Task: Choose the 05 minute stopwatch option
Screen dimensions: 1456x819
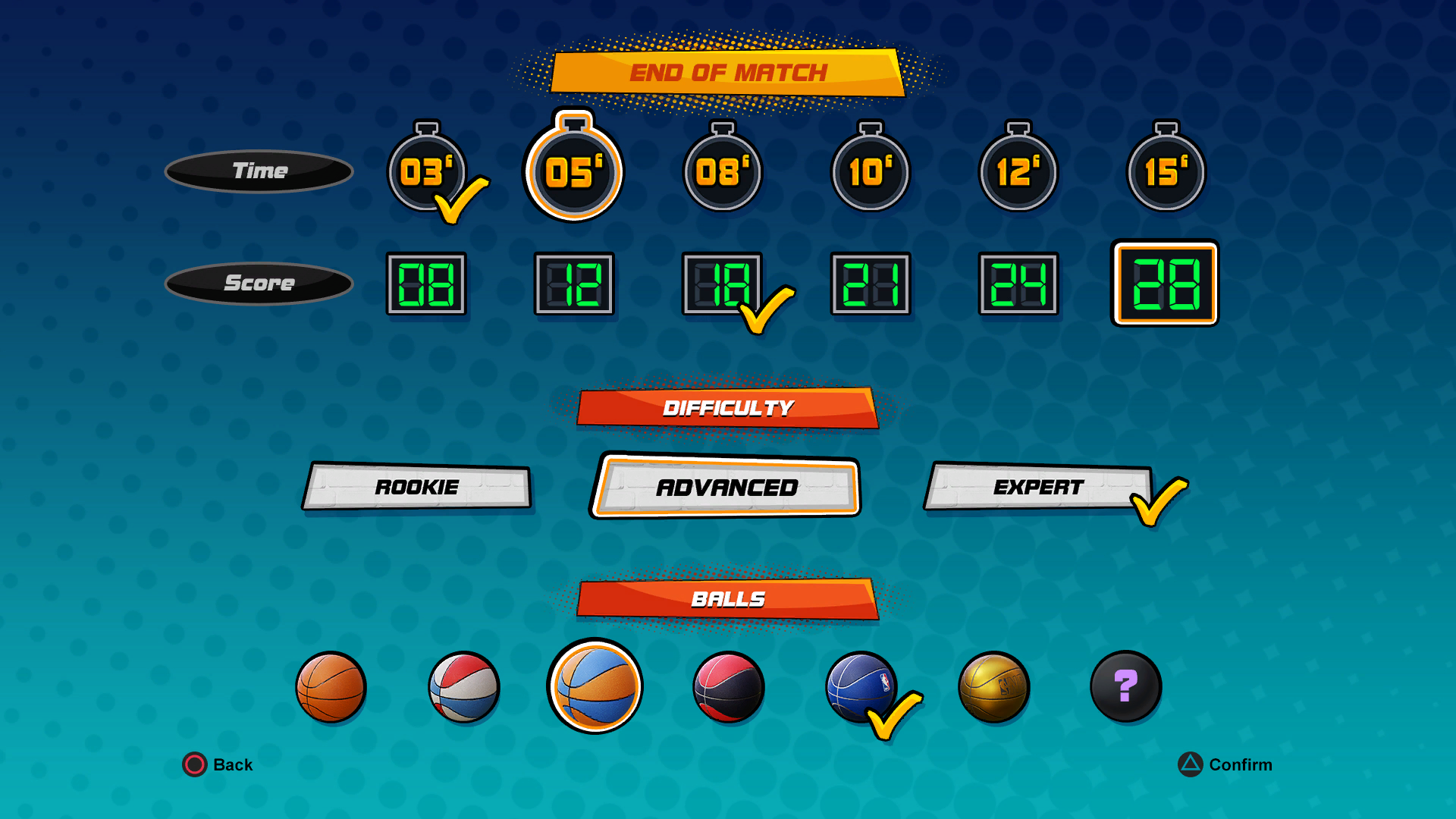Action: click(574, 172)
